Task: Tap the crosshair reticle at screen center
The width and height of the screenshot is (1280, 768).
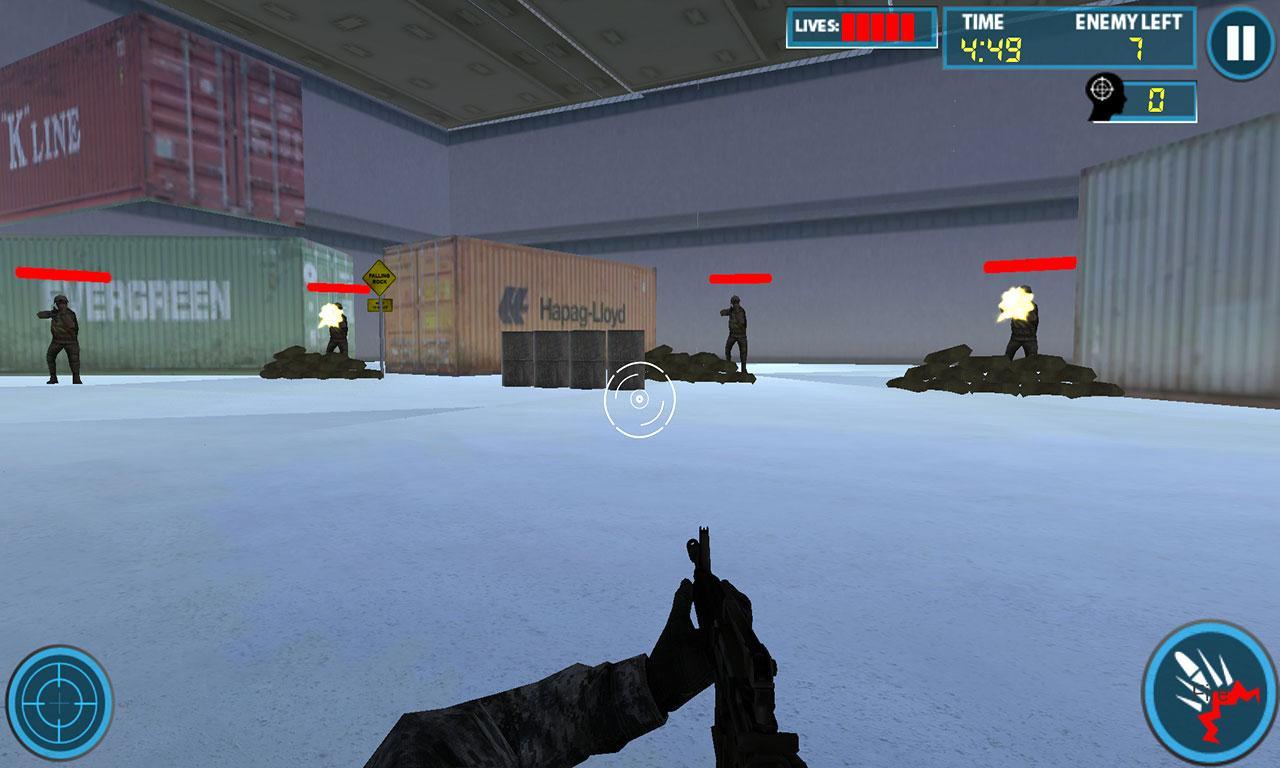Action: [x=640, y=400]
